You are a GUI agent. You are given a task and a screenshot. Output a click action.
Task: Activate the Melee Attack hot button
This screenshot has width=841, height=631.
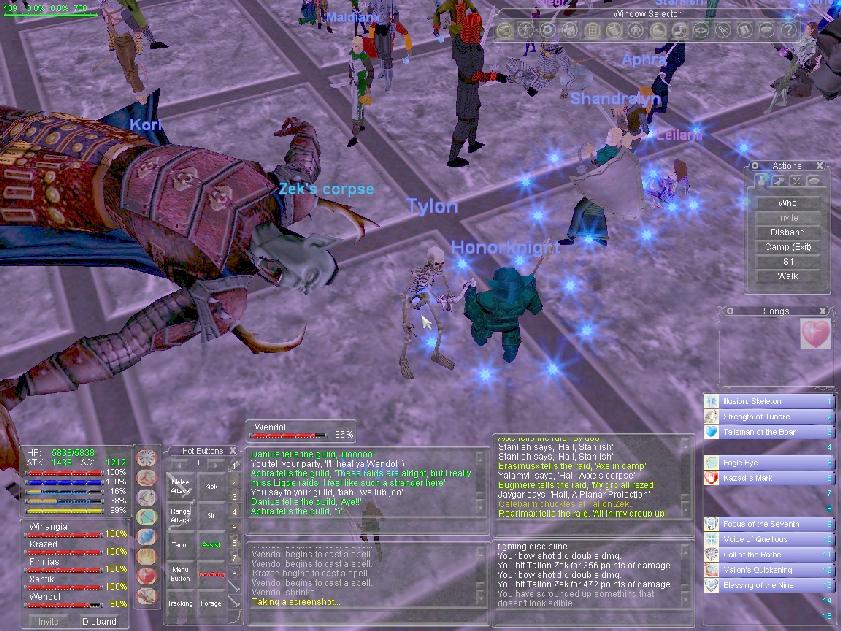click(181, 486)
